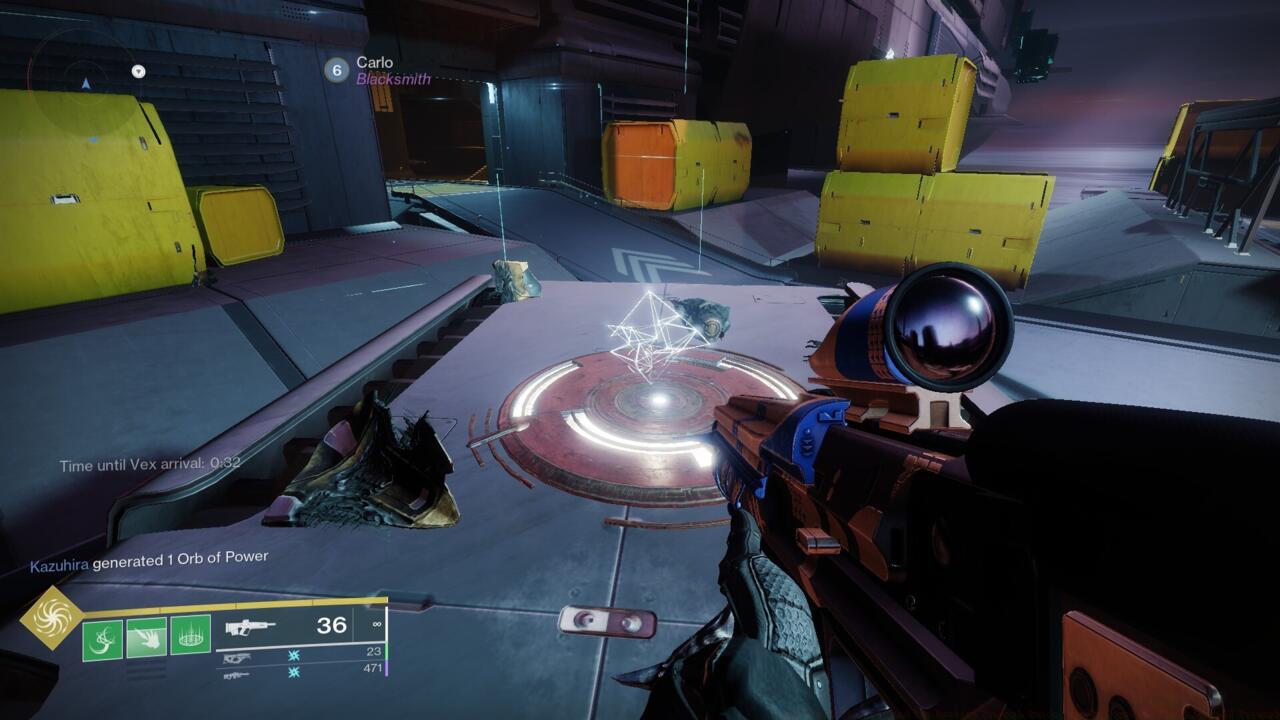Click the heavy weapon icon in the ammo panel
Image resolution: width=1280 pixels, height=720 pixels.
coord(236,675)
